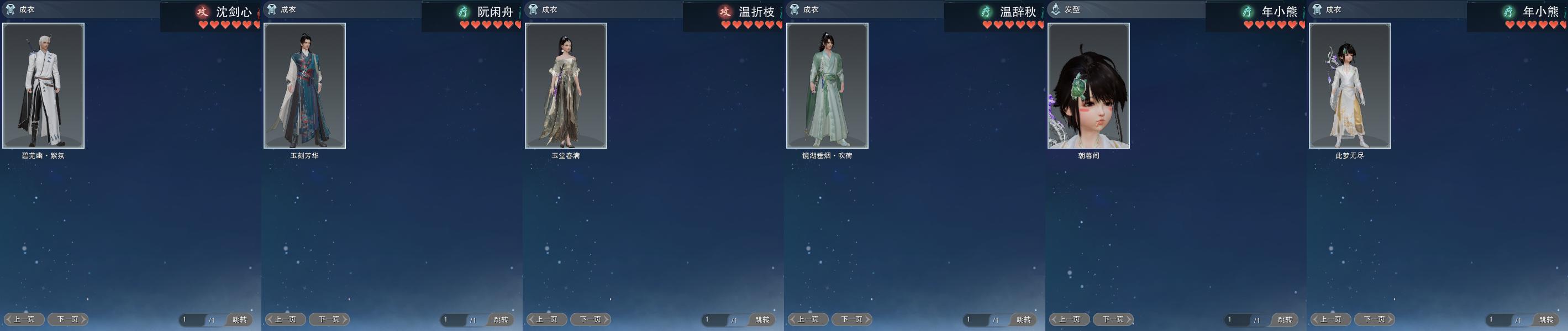Select the 此梦无尽 outfit thumbnail

pos(1349,86)
